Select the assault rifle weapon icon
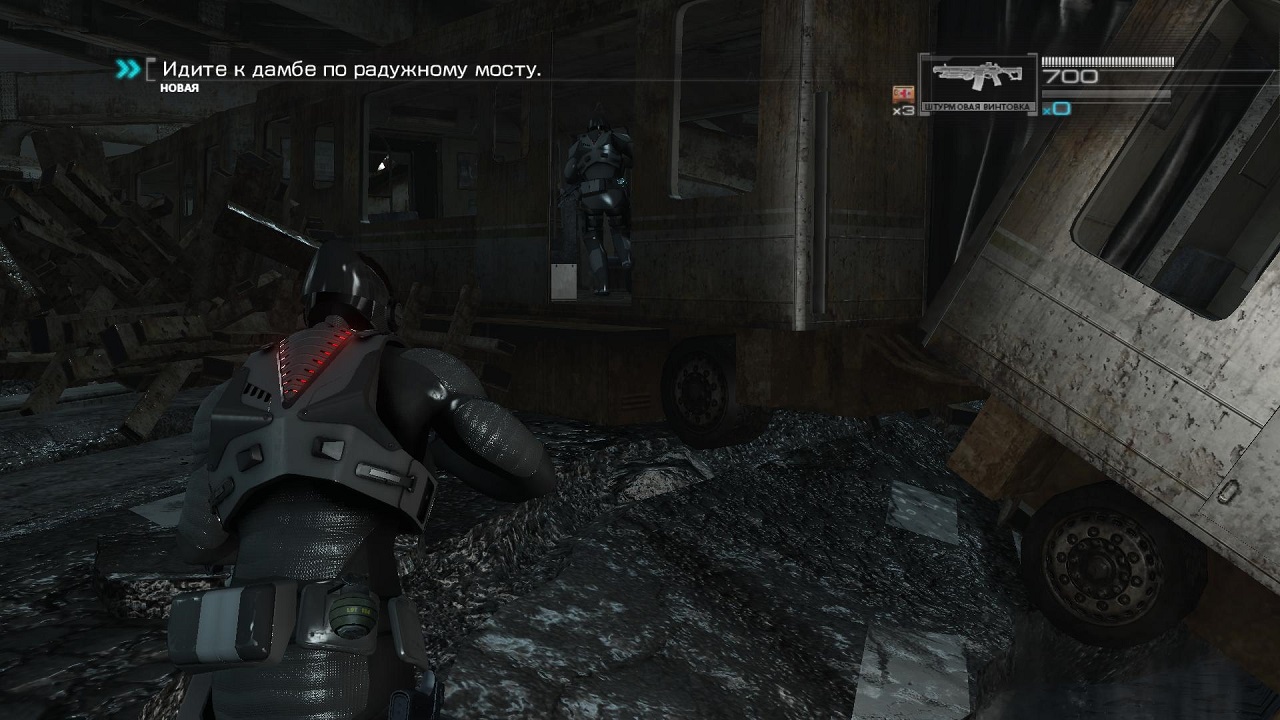 [976, 79]
